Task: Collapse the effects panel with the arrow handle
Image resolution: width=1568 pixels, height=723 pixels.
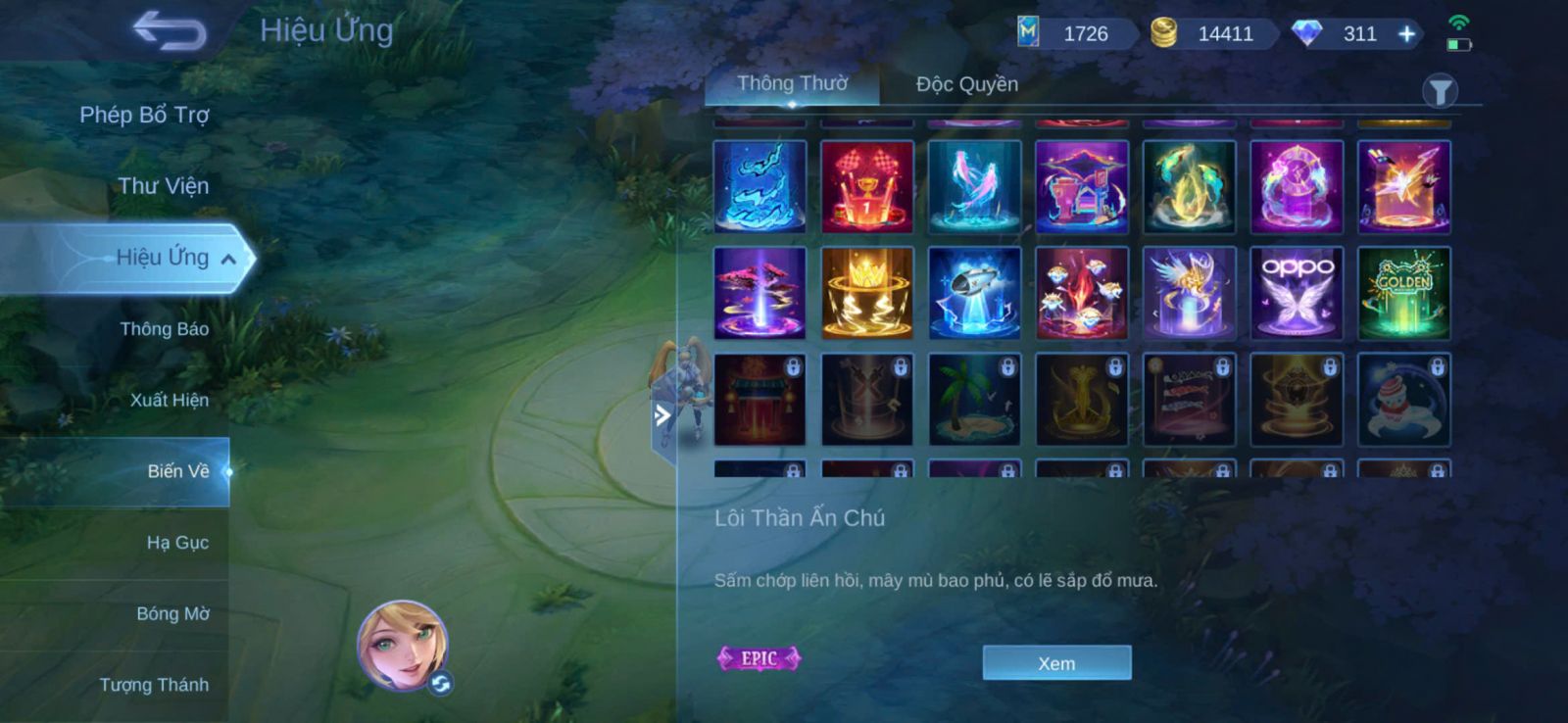Action: point(662,415)
